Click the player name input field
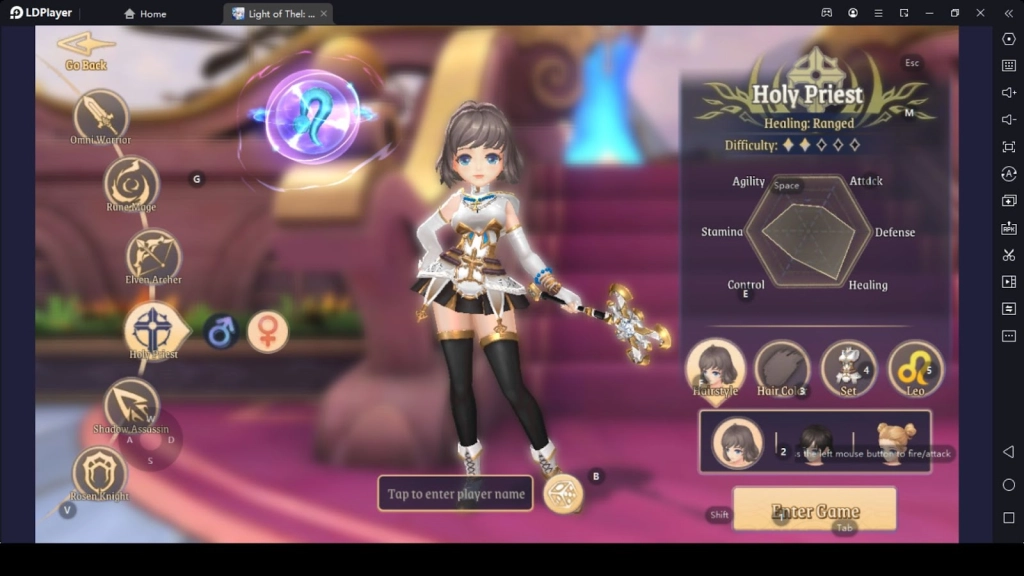This screenshot has height=576, width=1024. 456,494
